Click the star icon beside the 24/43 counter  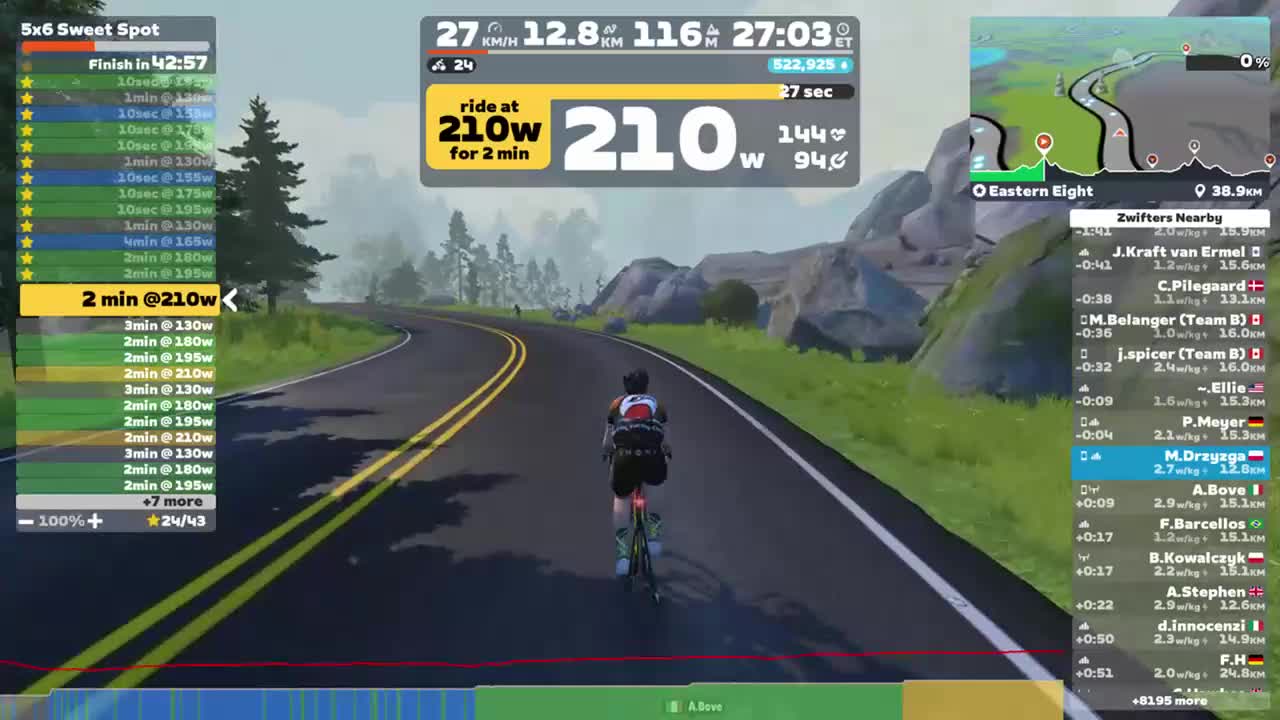point(153,521)
